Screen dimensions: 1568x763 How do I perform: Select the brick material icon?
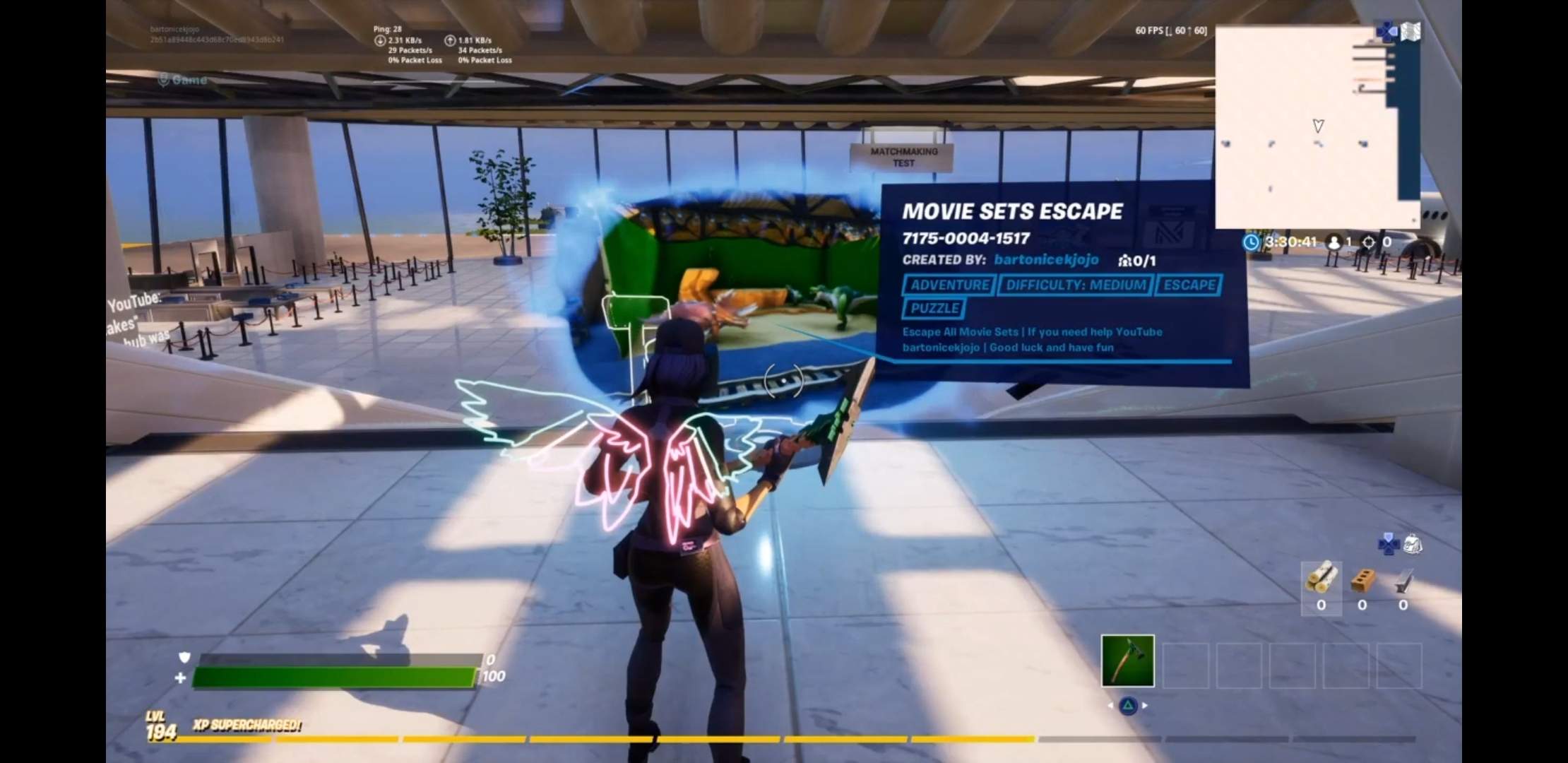[x=1362, y=581]
